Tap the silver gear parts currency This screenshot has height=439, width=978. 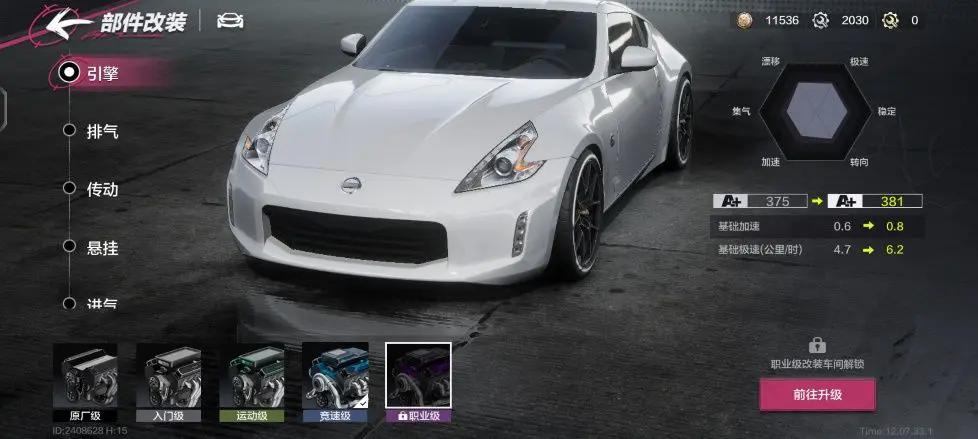841,20
